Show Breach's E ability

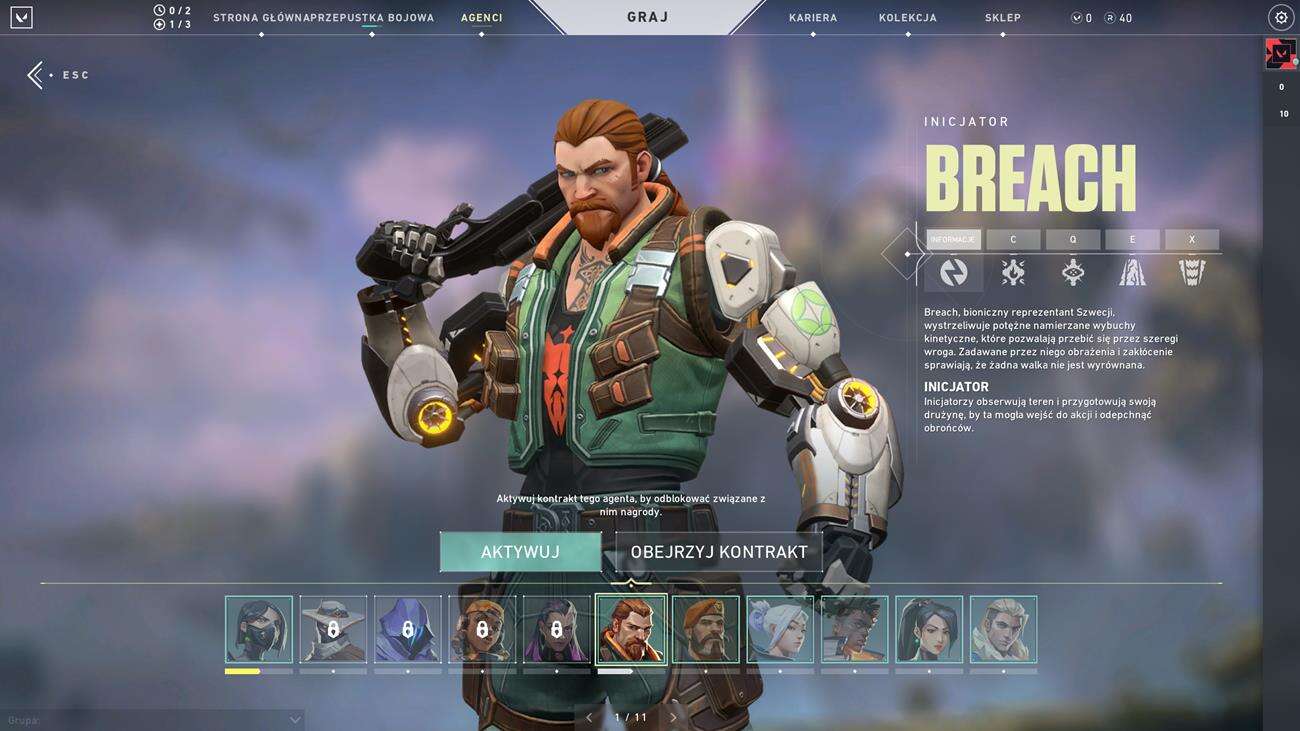click(x=1132, y=240)
